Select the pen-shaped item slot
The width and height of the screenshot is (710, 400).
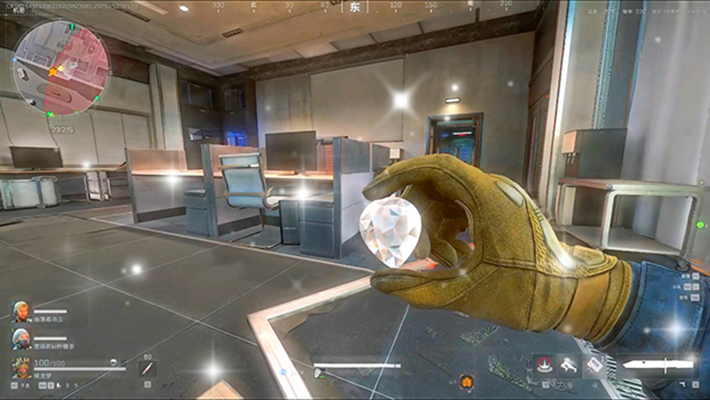tap(147, 370)
